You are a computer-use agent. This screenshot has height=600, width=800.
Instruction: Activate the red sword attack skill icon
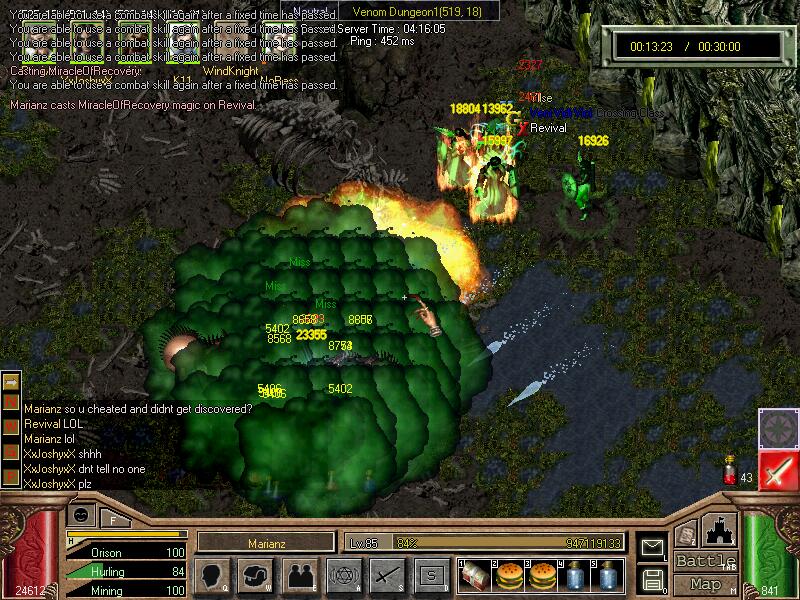[x=777, y=470]
